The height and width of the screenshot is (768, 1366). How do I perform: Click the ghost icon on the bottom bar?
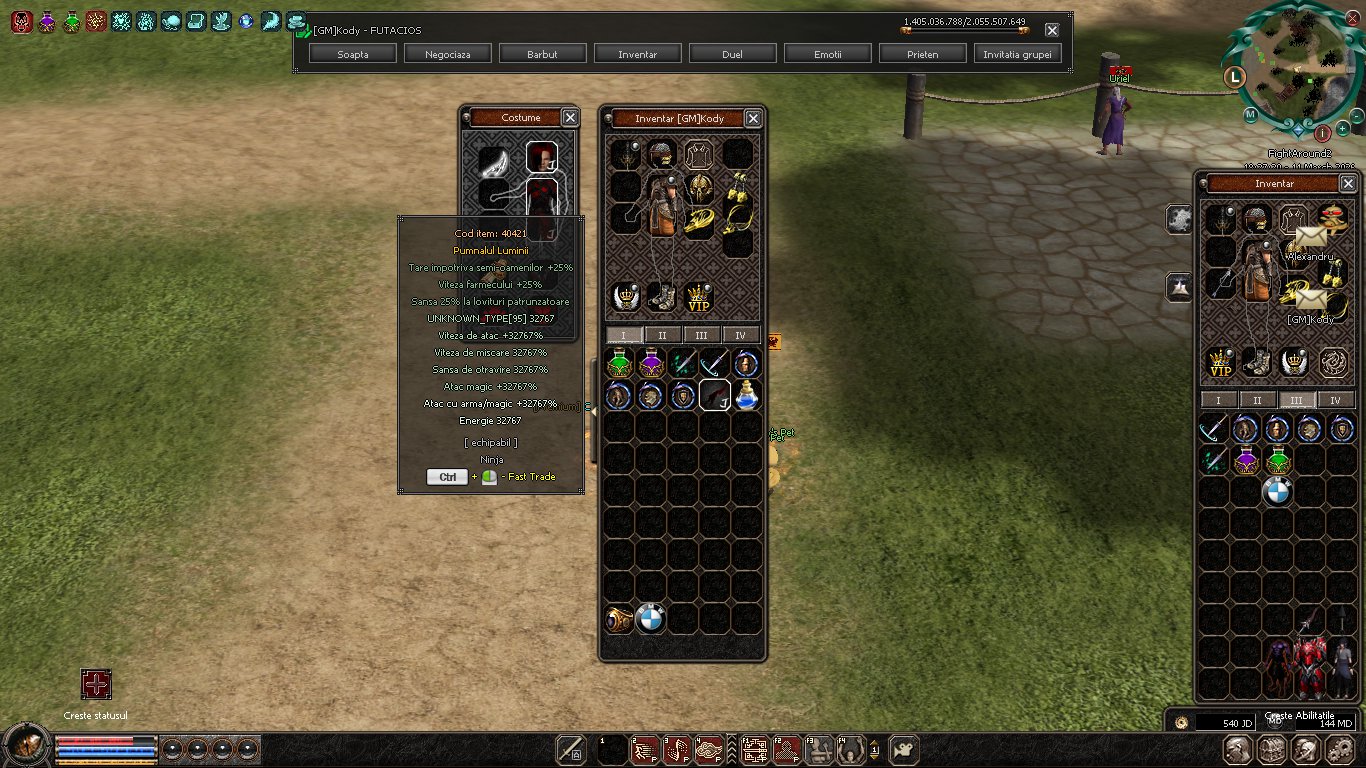902,749
